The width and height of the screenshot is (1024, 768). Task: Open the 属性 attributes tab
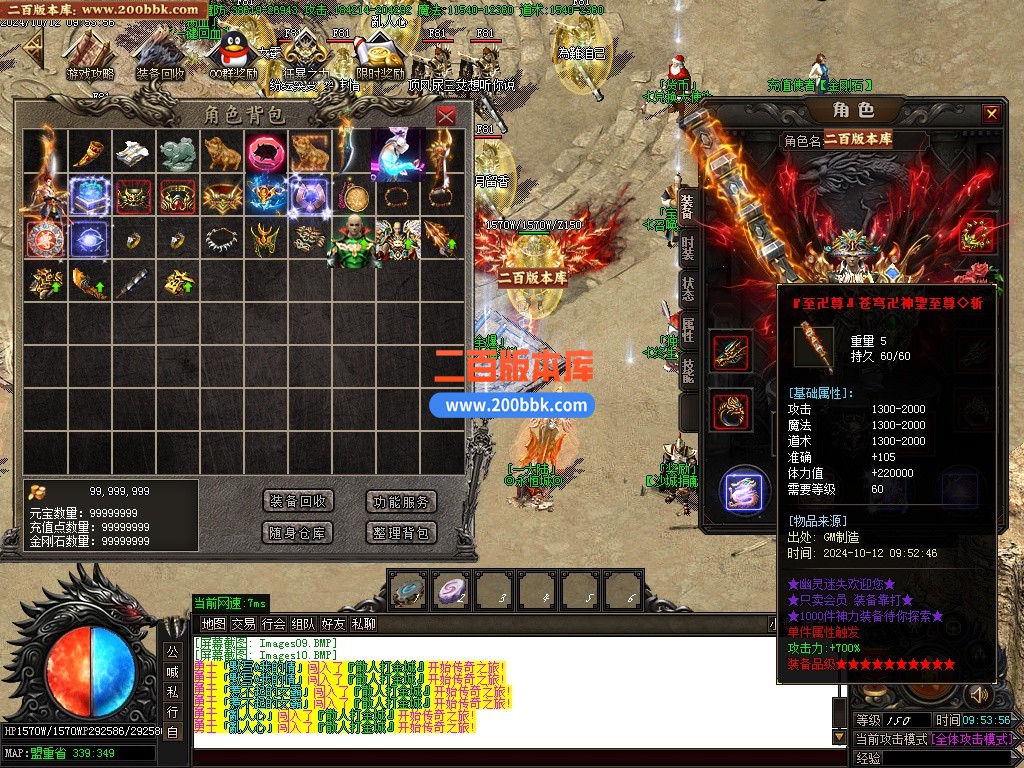(688, 330)
